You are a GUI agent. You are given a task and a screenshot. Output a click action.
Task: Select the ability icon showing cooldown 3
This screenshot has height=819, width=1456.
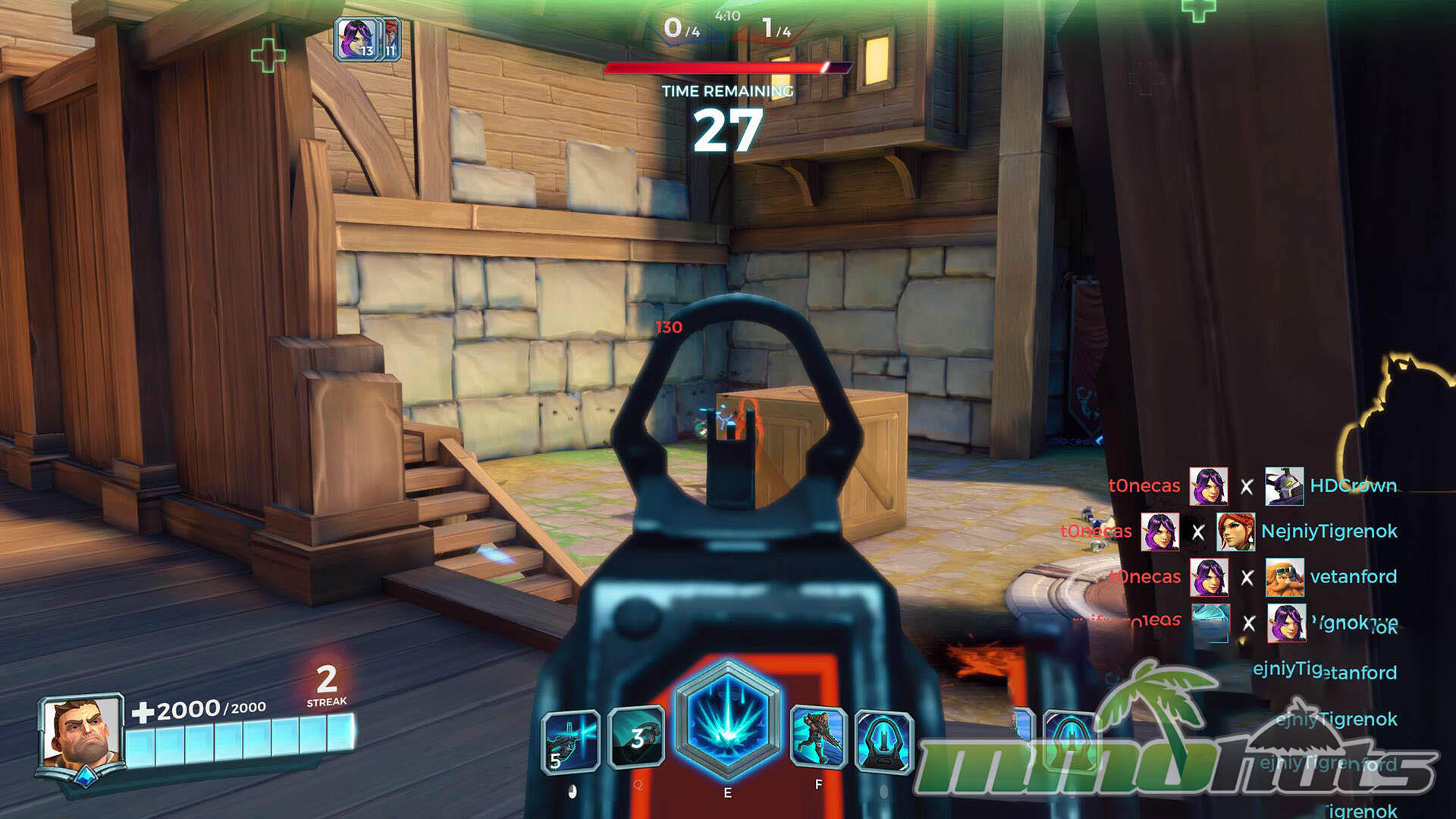click(637, 737)
